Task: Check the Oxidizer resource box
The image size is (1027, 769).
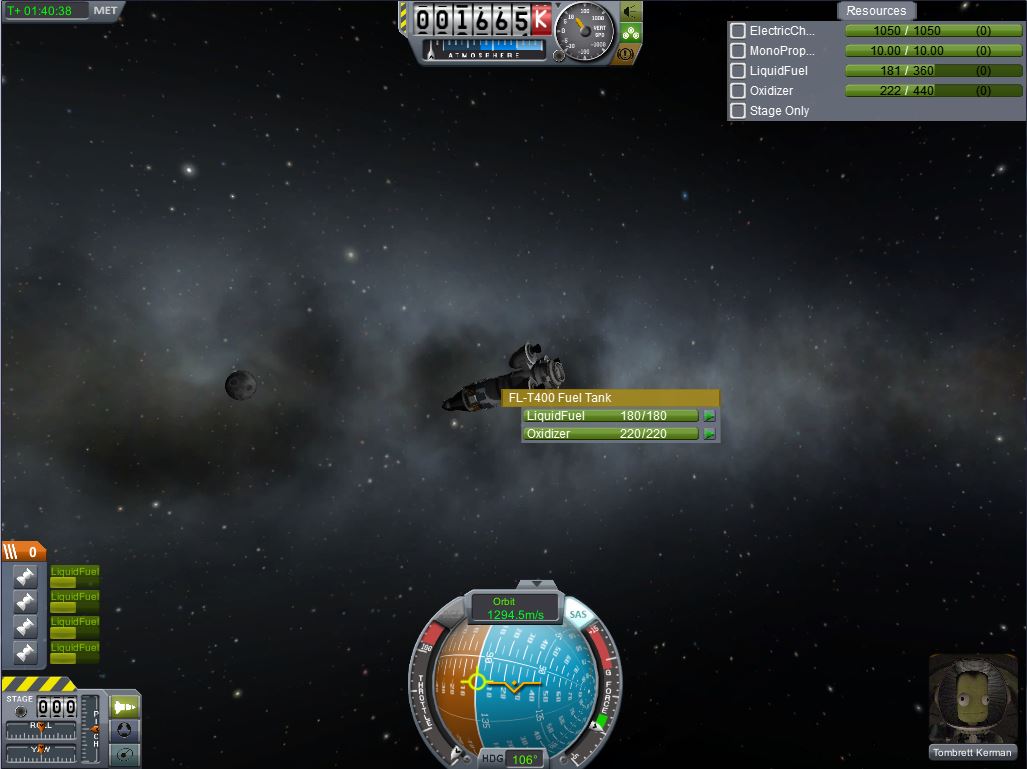Action: click(738, 91)
